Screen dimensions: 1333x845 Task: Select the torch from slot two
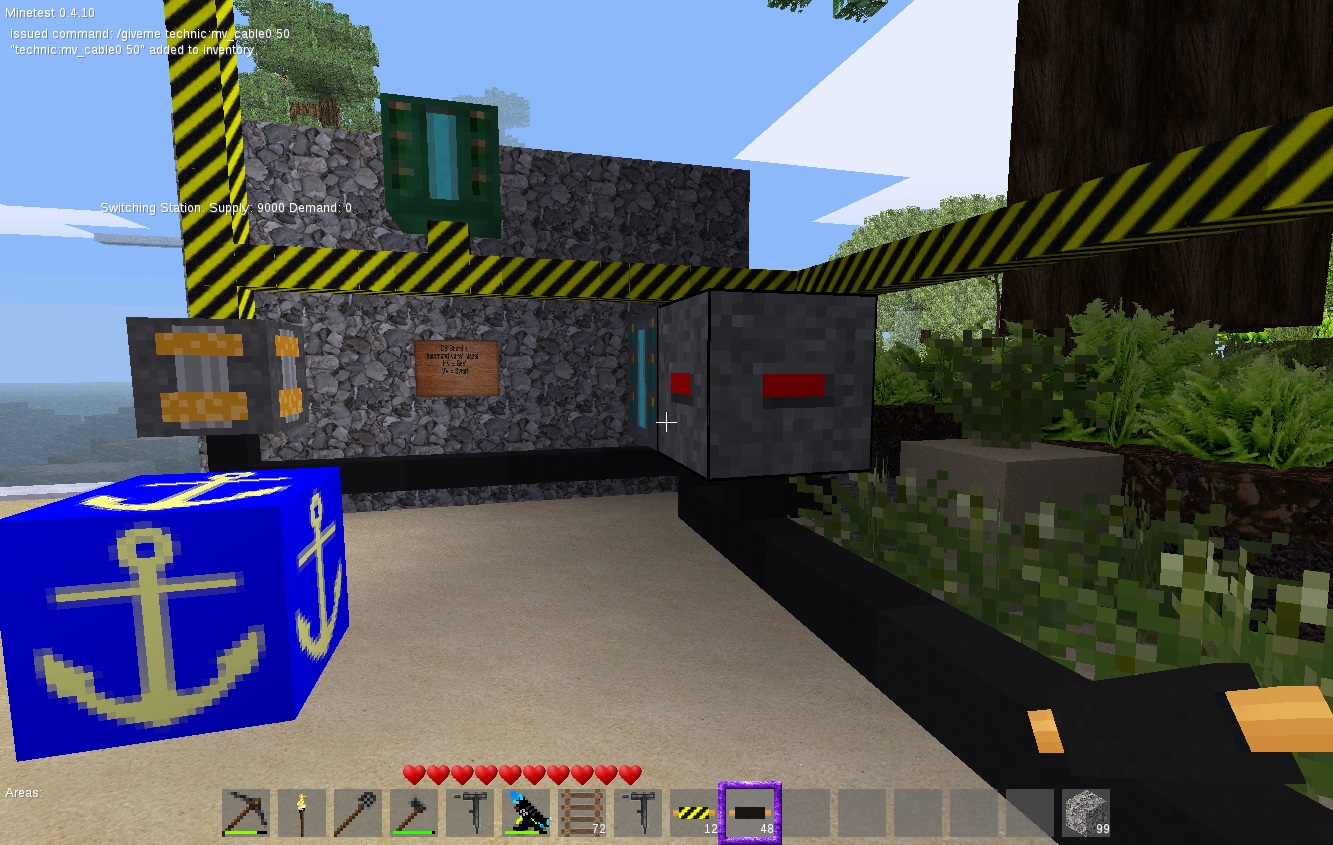302,812
